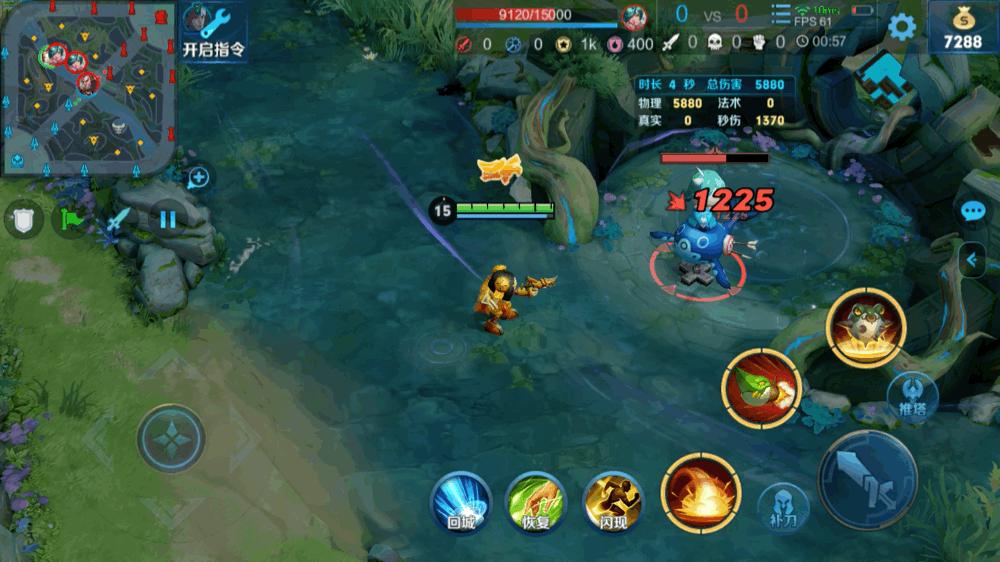The height and width of the screenshot is (562, 1000).
Task: Activate the fire explosion skill
Action: click(700, 492)
